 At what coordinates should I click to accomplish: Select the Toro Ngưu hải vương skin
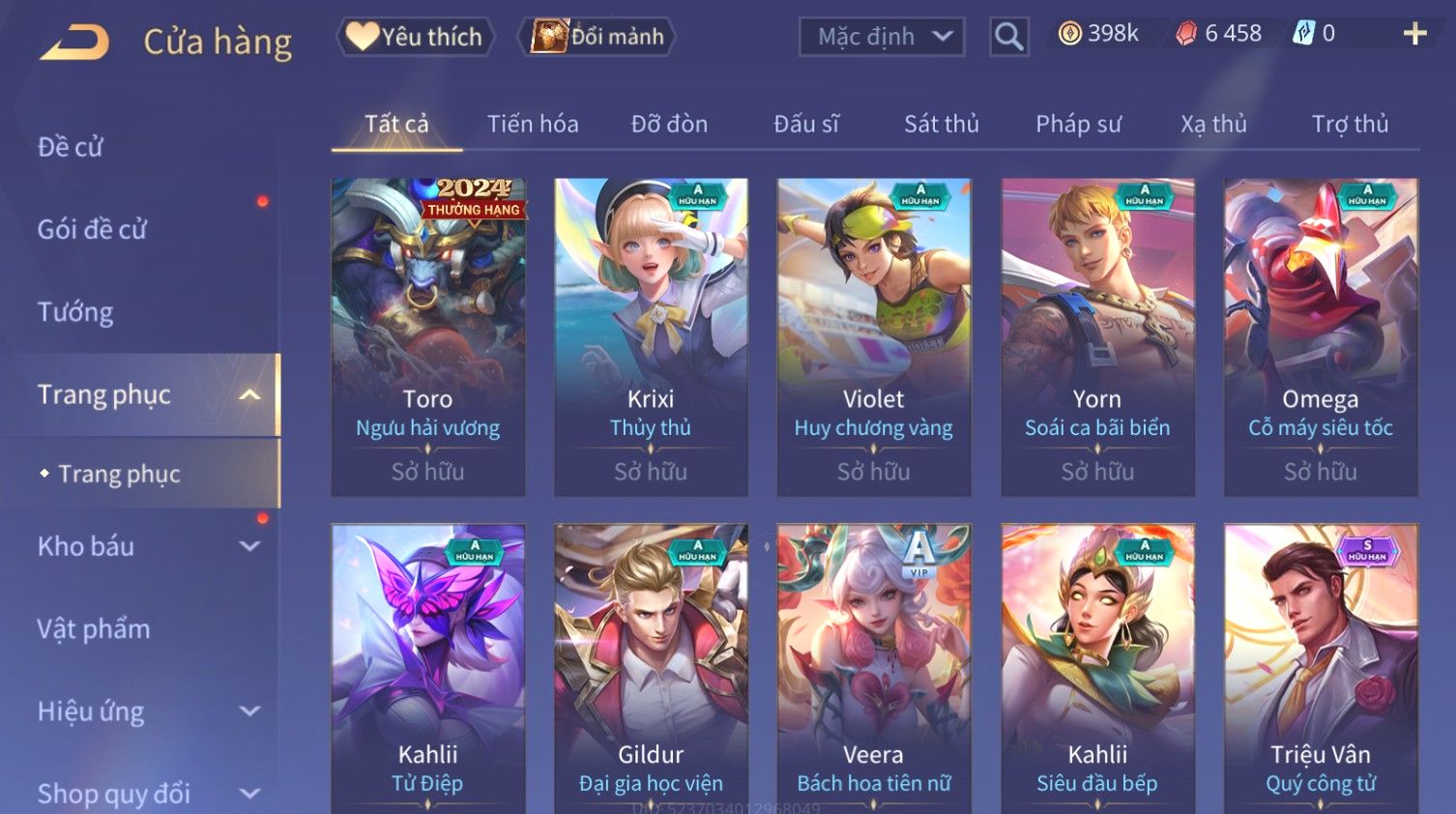[428, 336]
